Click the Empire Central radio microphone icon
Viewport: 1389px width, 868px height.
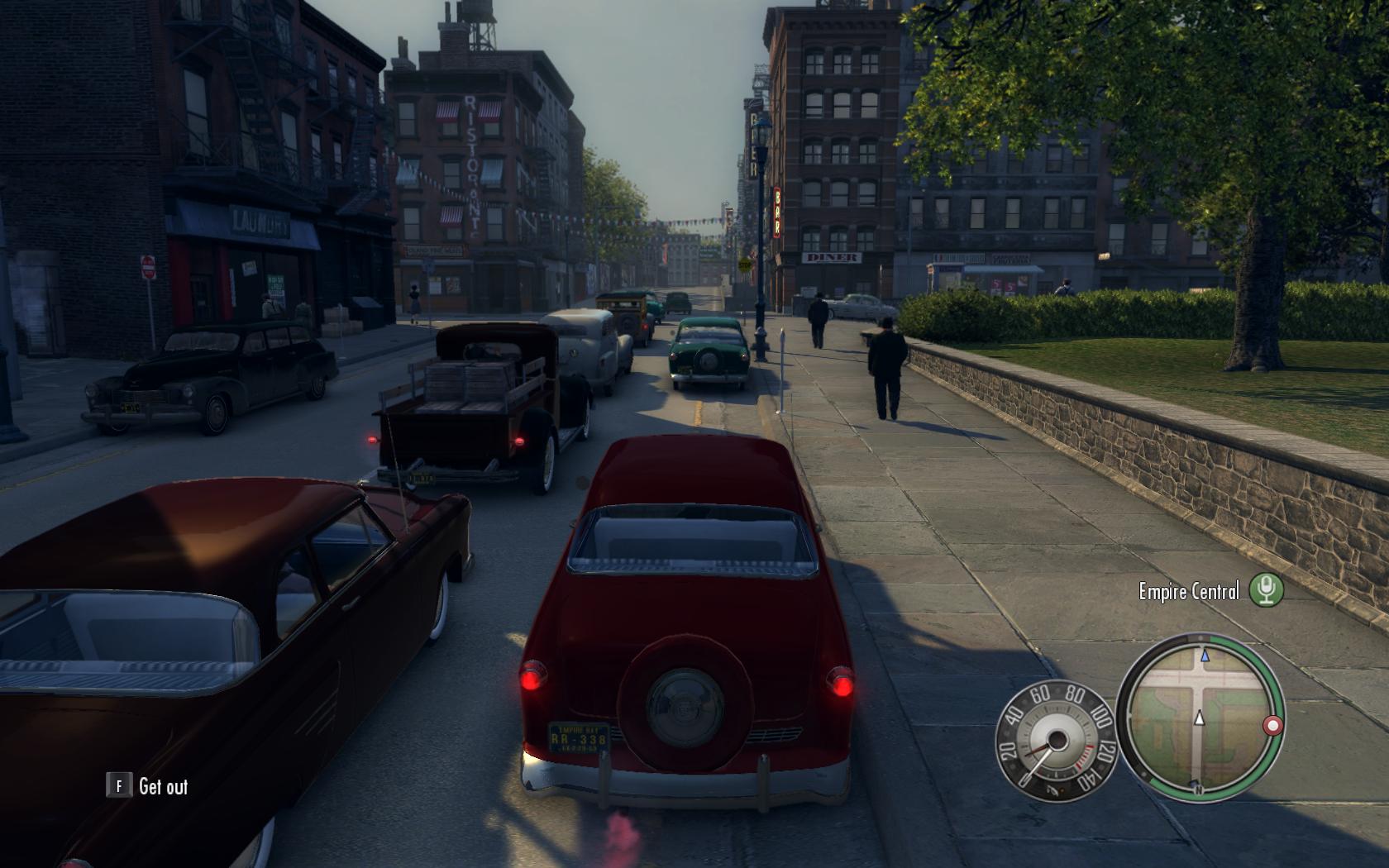tap(1265, 590)
